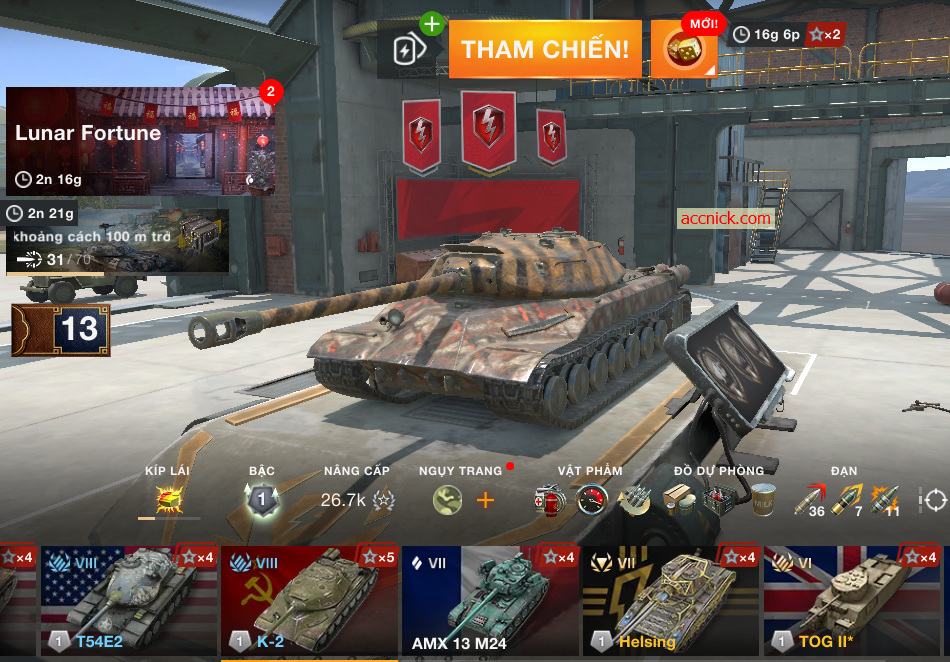Add camouflage with the orange plus

tap(485, 499)
